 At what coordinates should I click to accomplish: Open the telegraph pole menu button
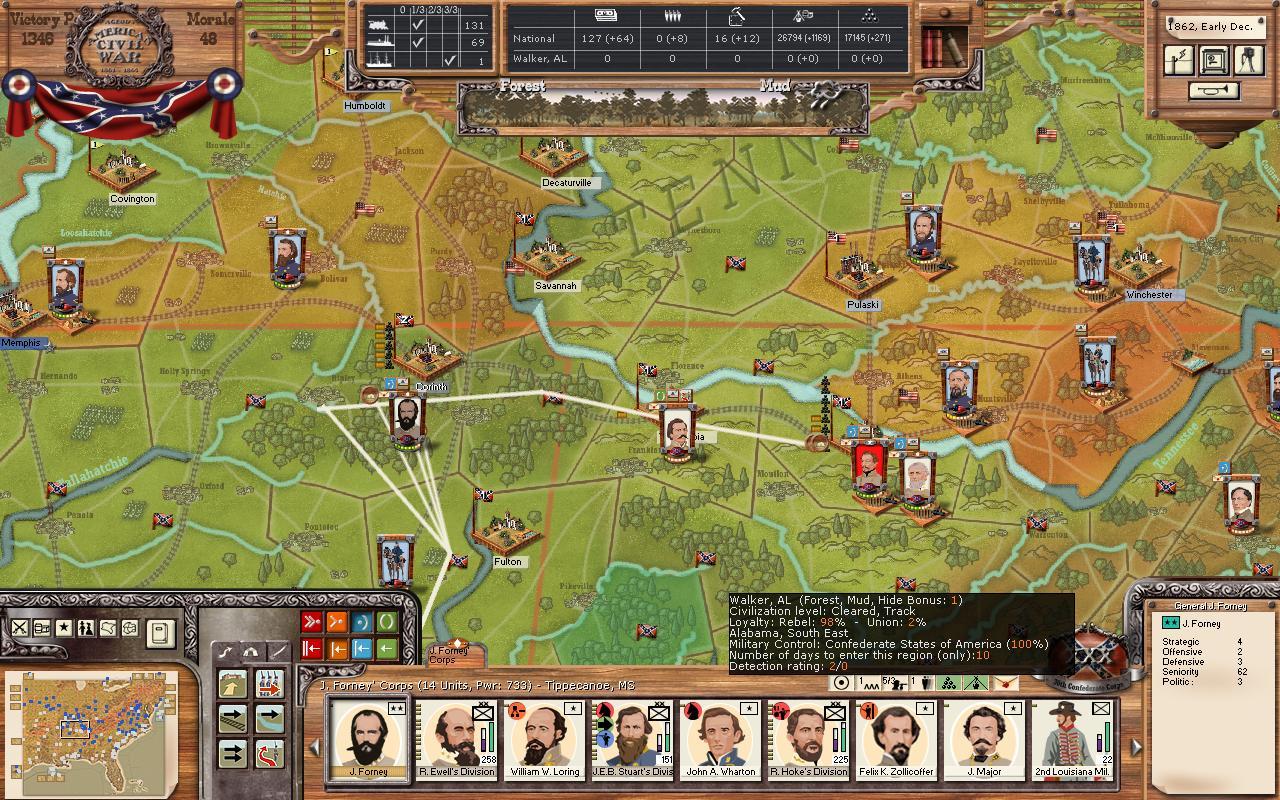pos(1180,60)
